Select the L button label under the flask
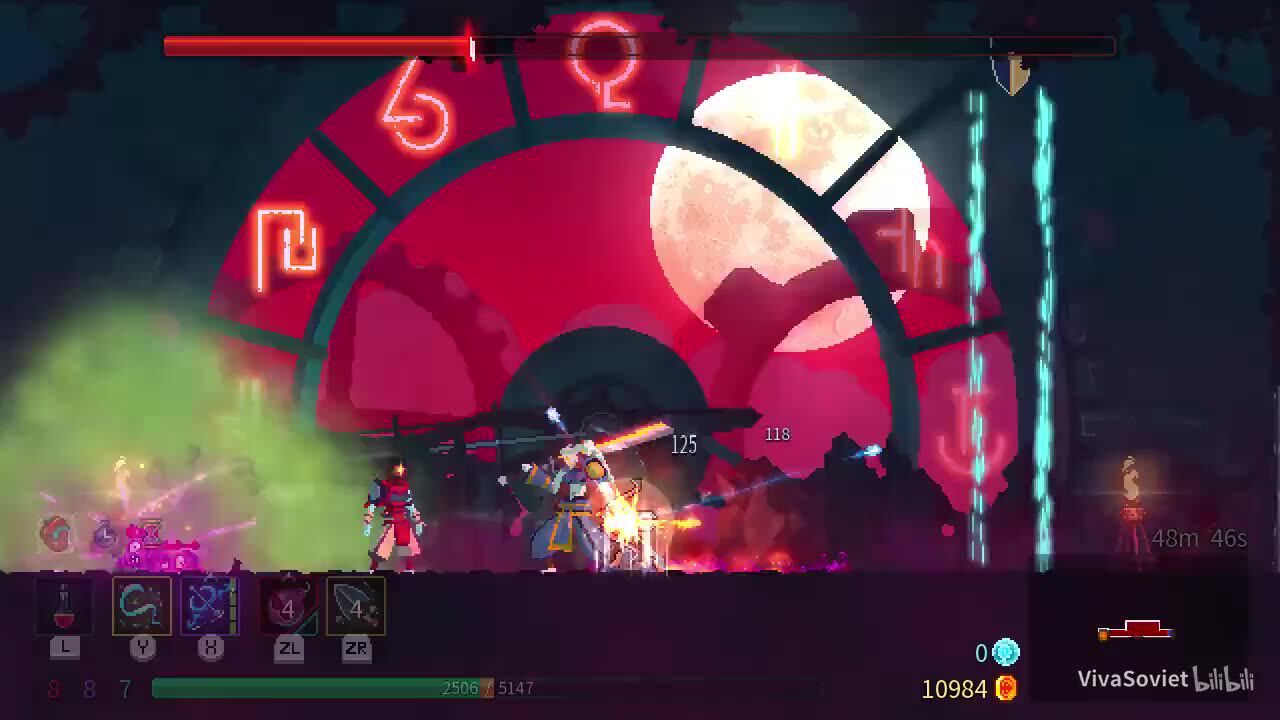1280x720 pixels. [65, 648]
